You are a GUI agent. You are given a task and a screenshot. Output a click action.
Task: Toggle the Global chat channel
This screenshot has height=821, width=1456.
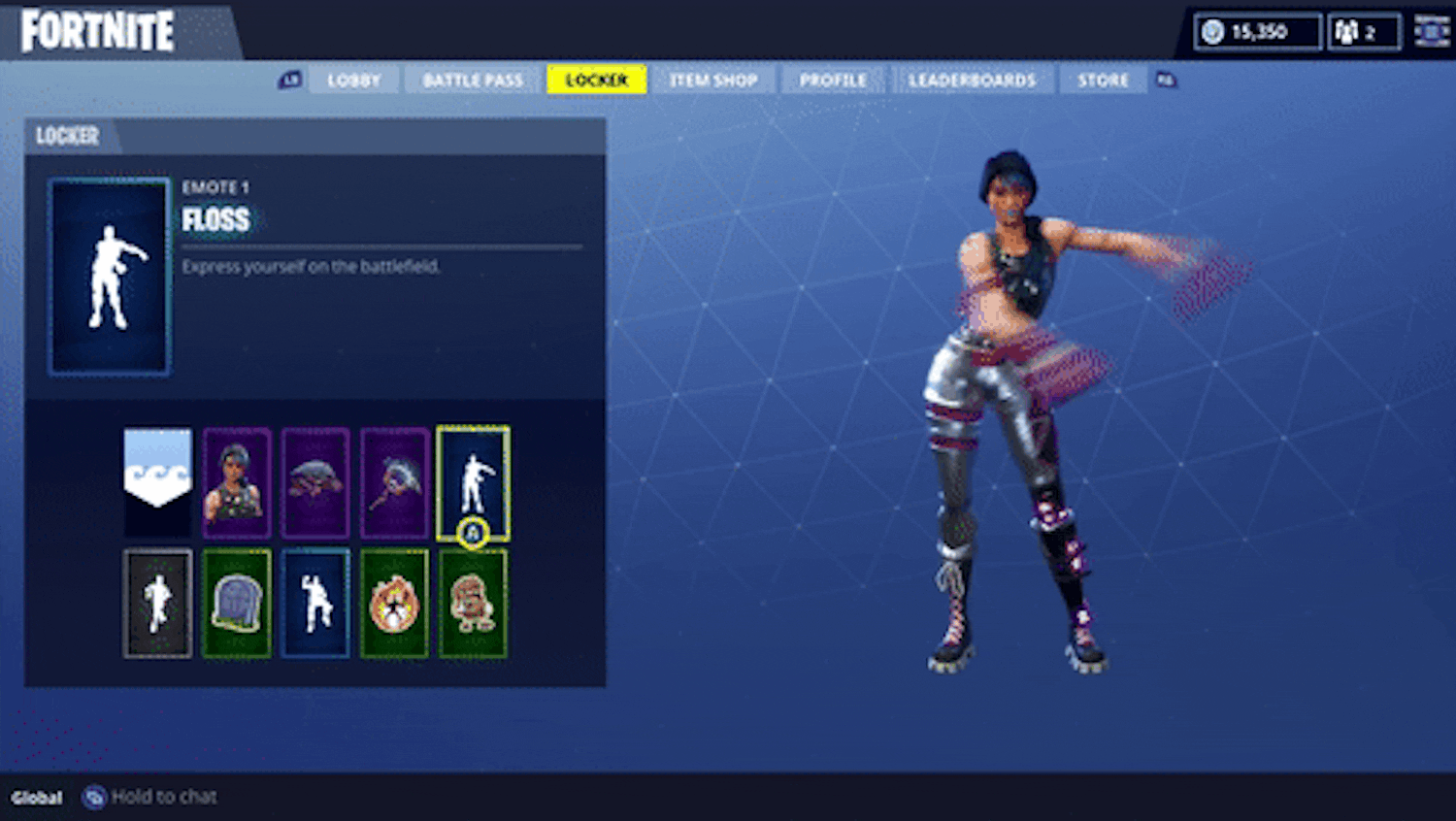(37, 797)
